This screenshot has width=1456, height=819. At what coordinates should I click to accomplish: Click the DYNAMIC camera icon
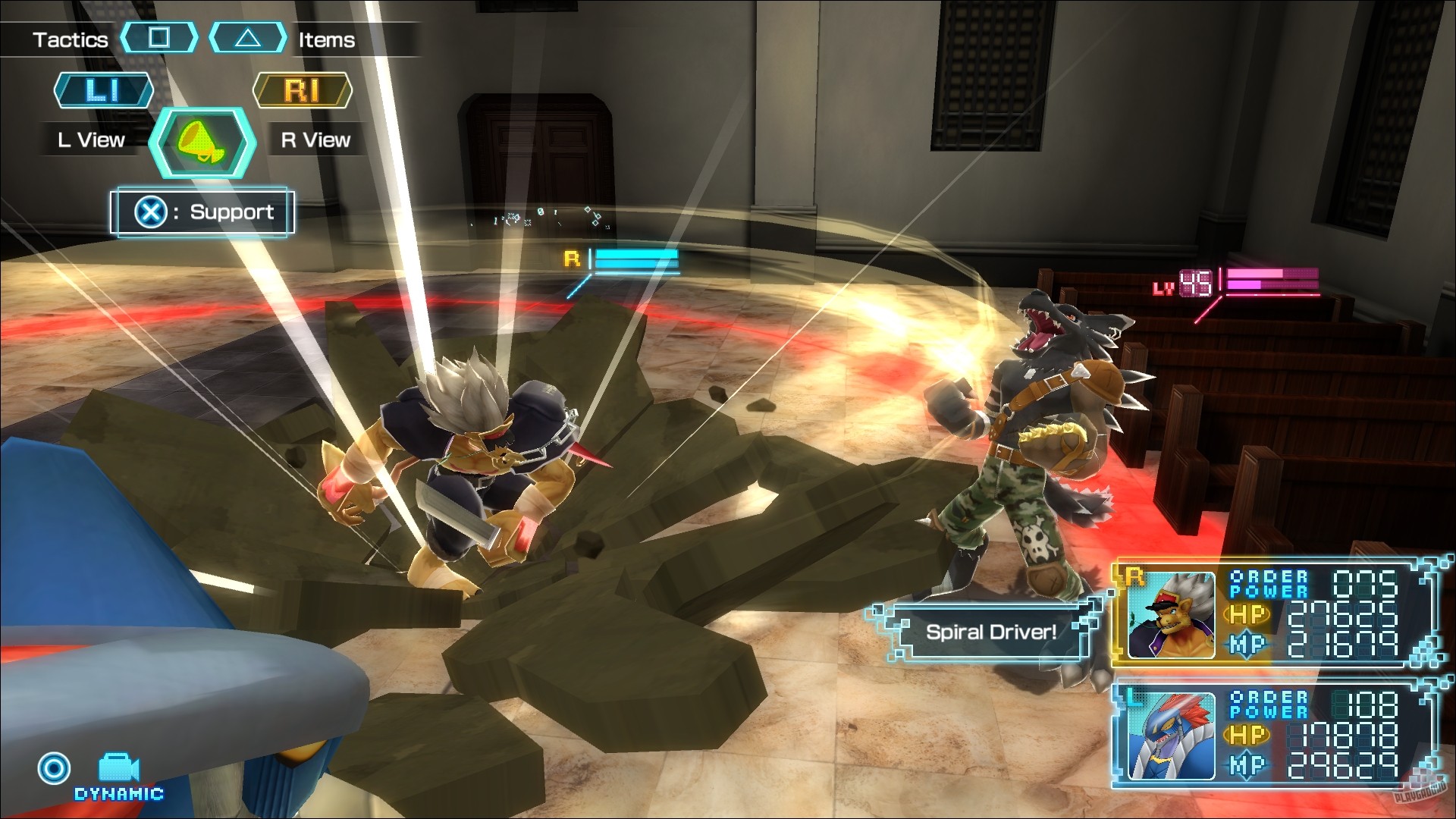(118, 768)
